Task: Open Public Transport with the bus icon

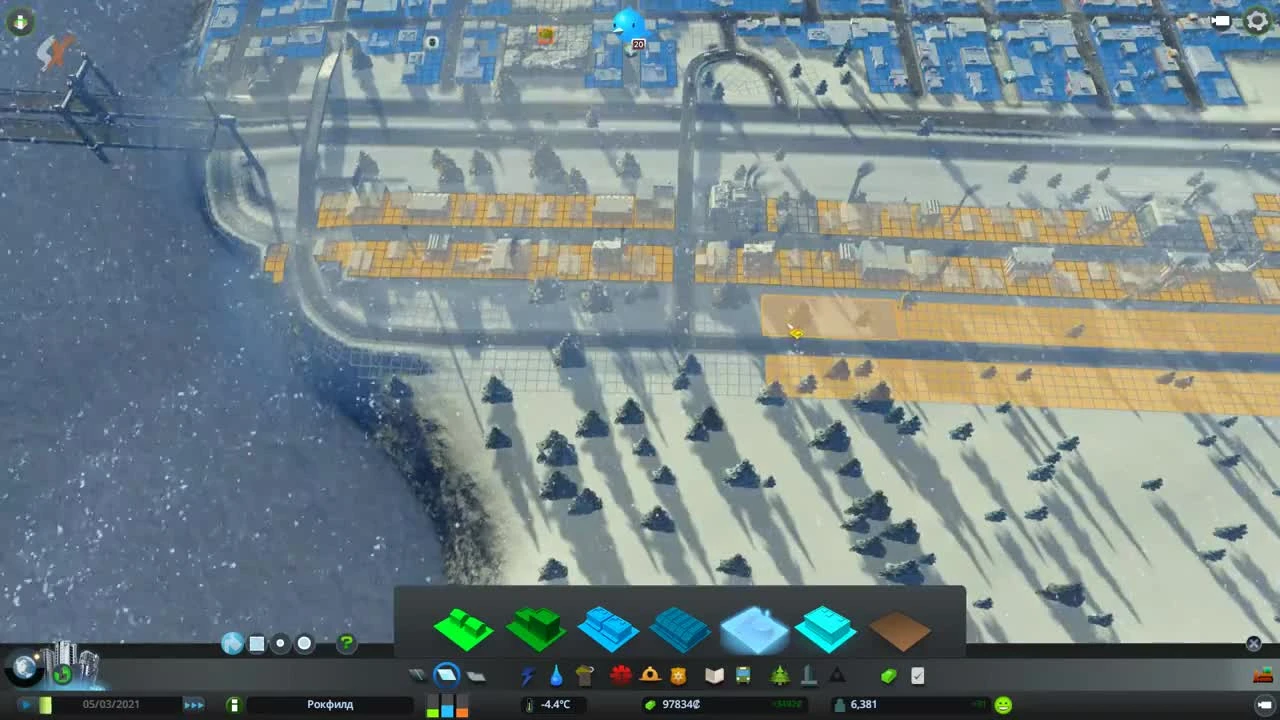Action: (x=743, y=676)
